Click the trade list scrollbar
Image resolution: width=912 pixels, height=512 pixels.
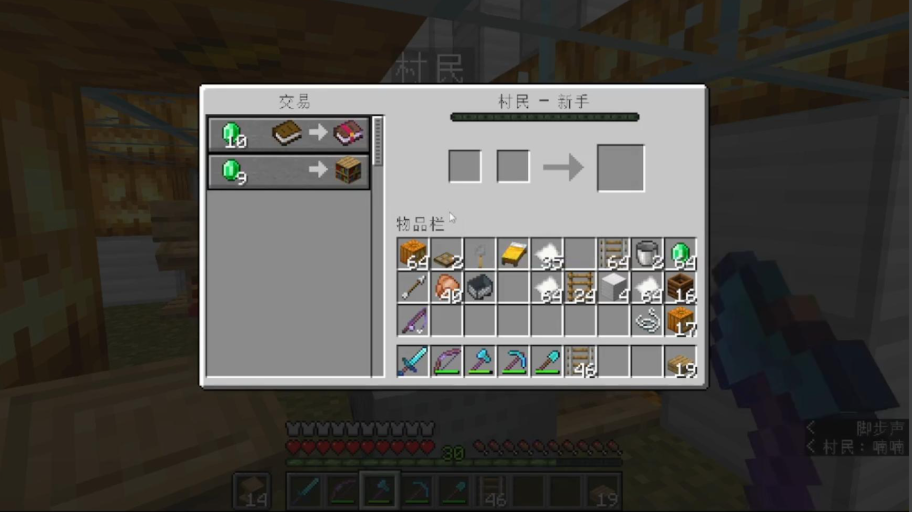point(378,141)
